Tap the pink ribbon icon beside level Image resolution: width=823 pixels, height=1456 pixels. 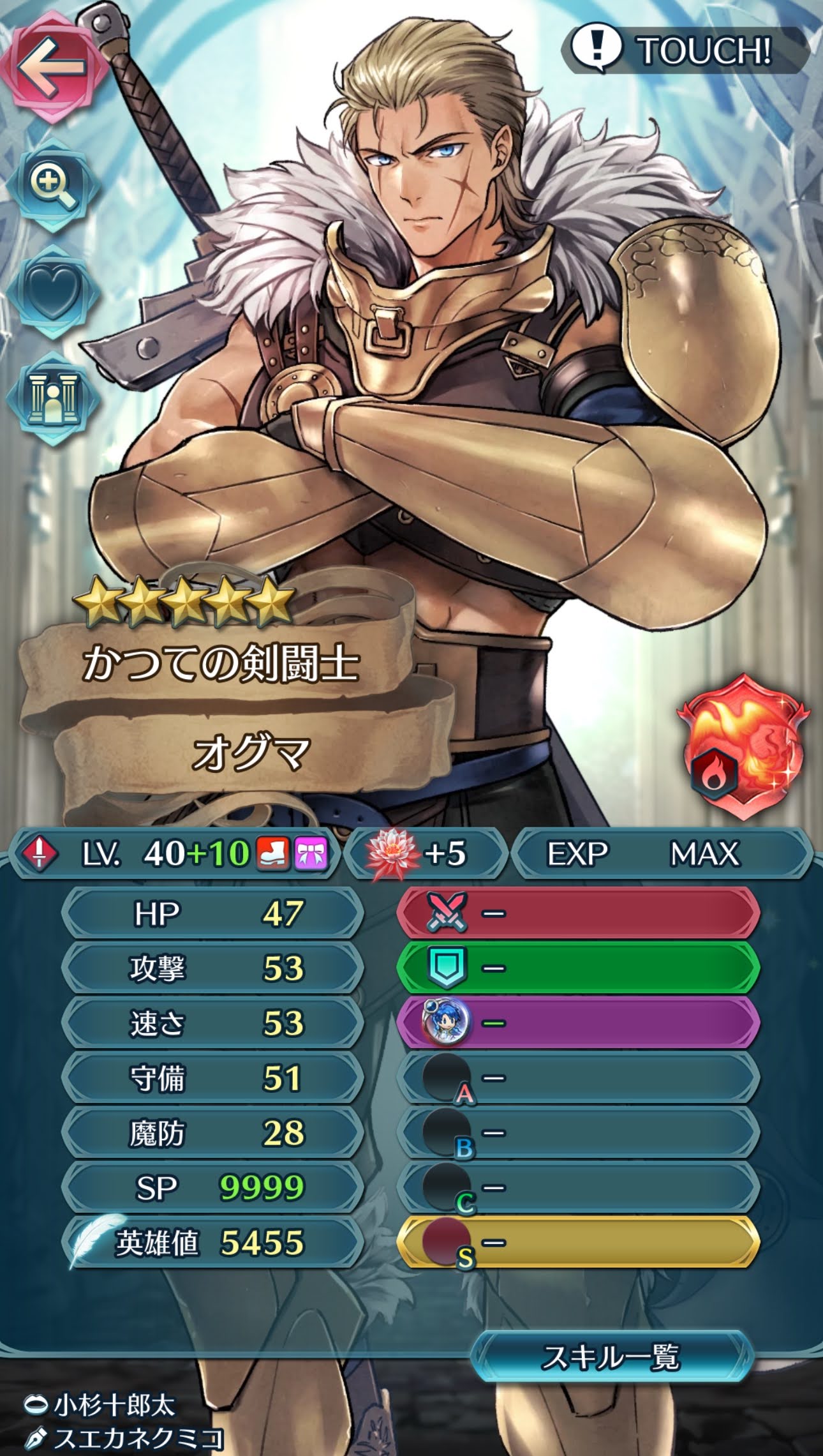click(311, 853)
